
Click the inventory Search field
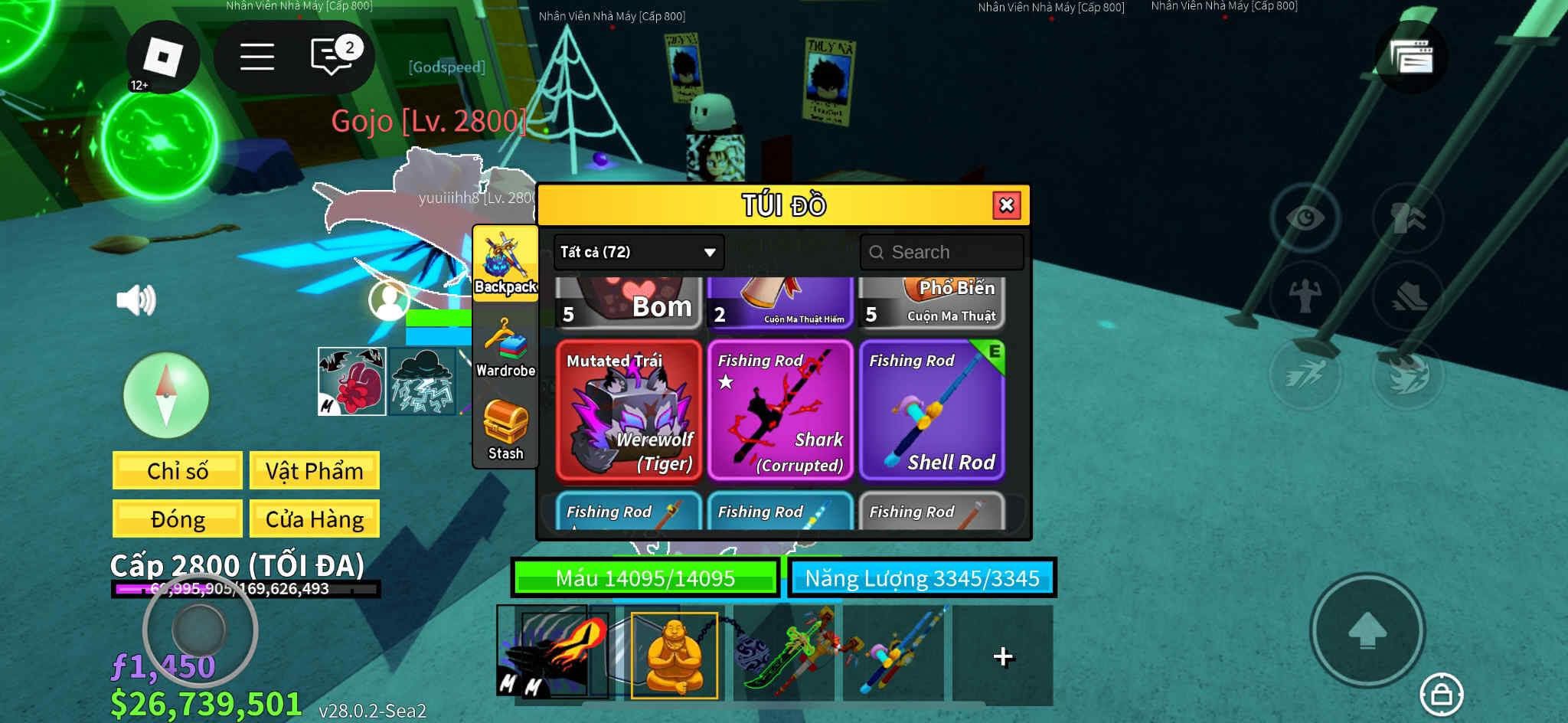click(942, 252)
